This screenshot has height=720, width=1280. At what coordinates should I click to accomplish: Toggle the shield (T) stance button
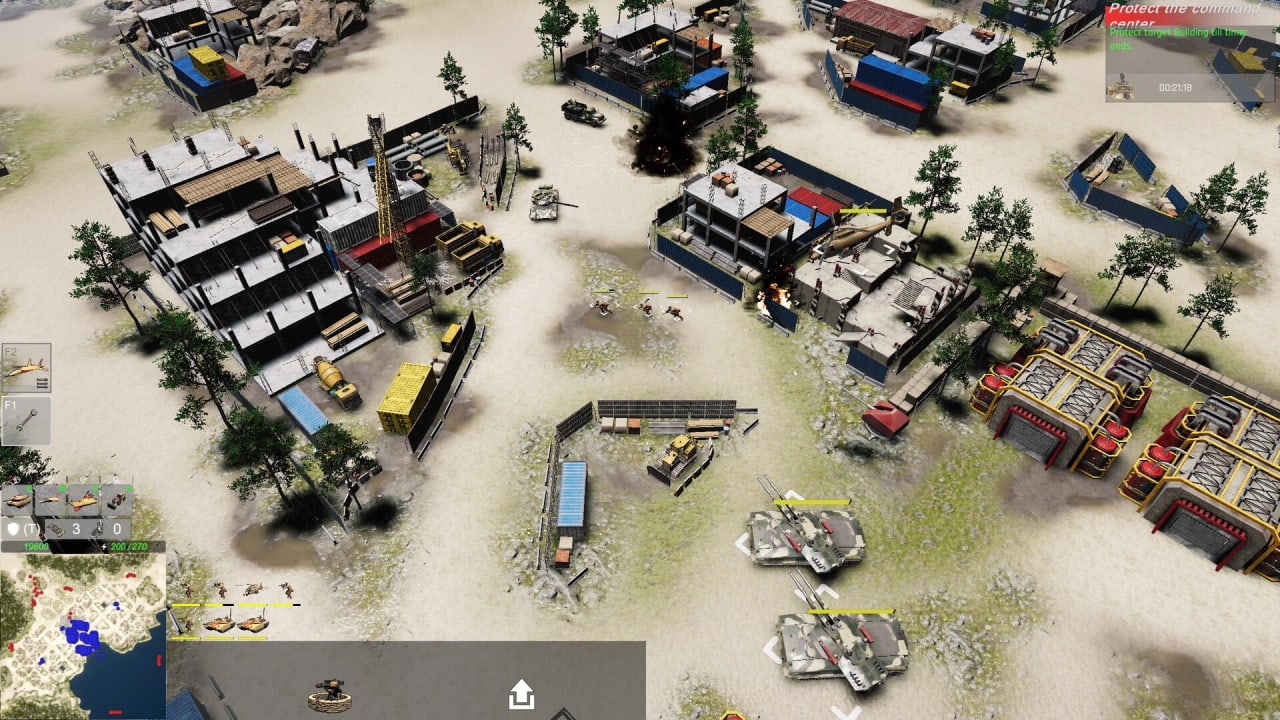coord(21,529)
